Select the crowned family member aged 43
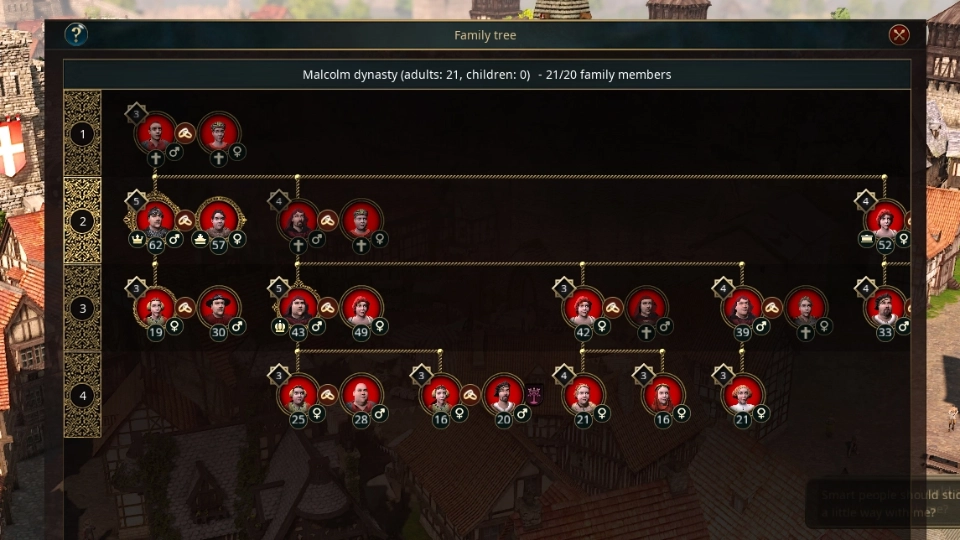 [x=298, y=307]
